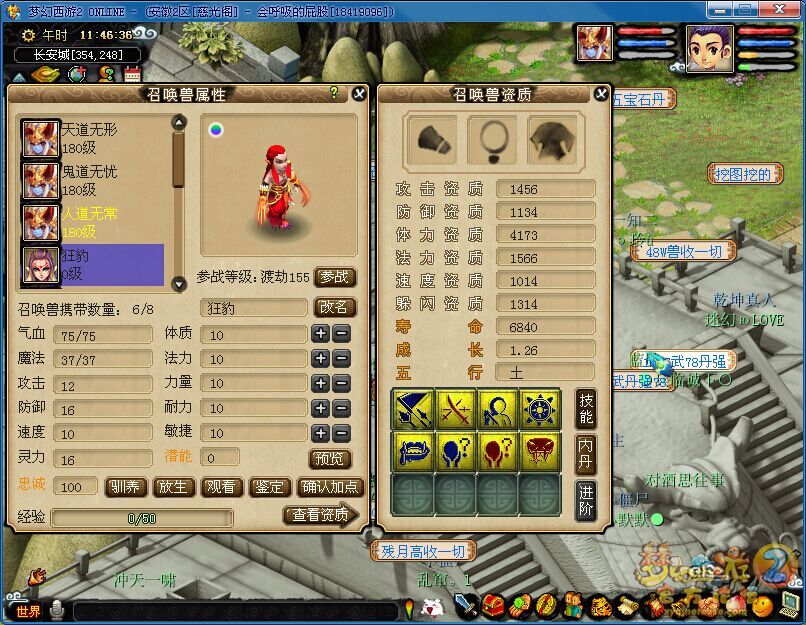This screenshot has height=625, width=806.
Task: Switch to the 内丹 tab
Action: [586, 455]
